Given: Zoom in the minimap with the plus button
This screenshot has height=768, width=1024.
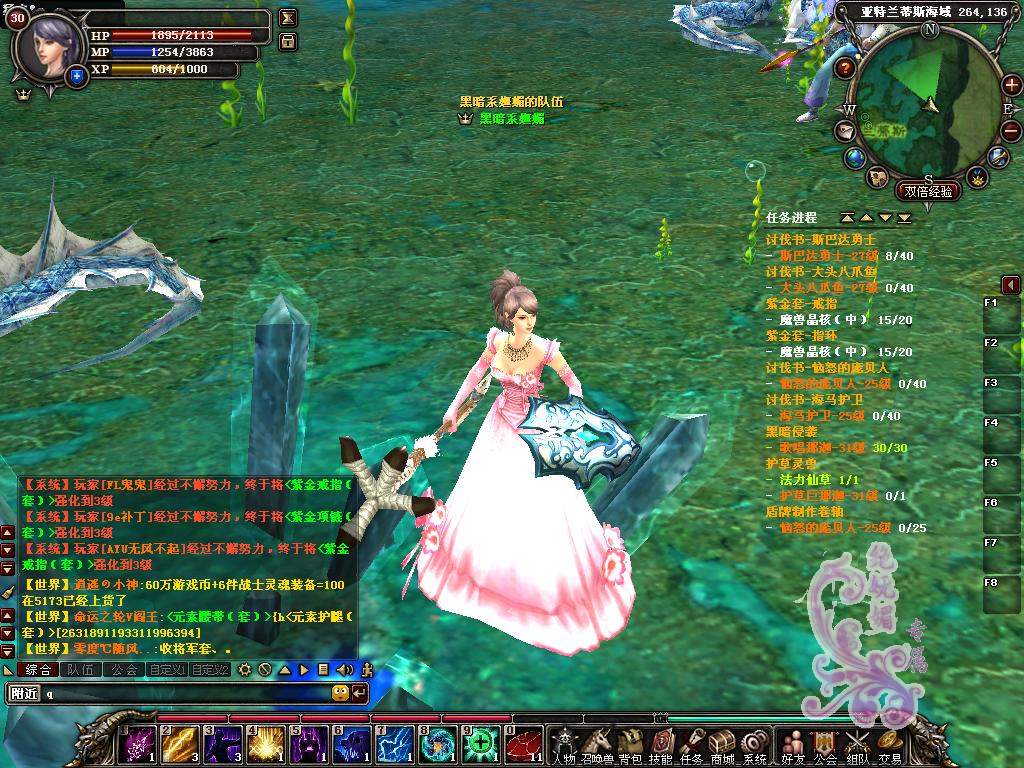Looking at the screenshot, I should pos(1011,84).
